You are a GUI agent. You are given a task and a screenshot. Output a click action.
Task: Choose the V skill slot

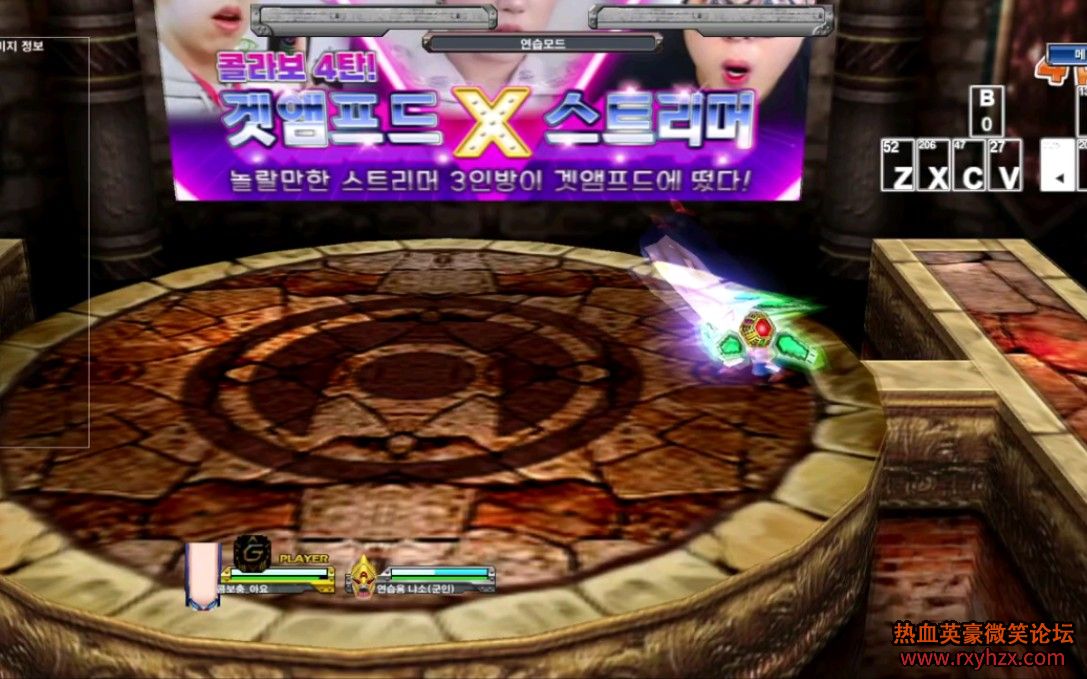tap(1004, 165)
